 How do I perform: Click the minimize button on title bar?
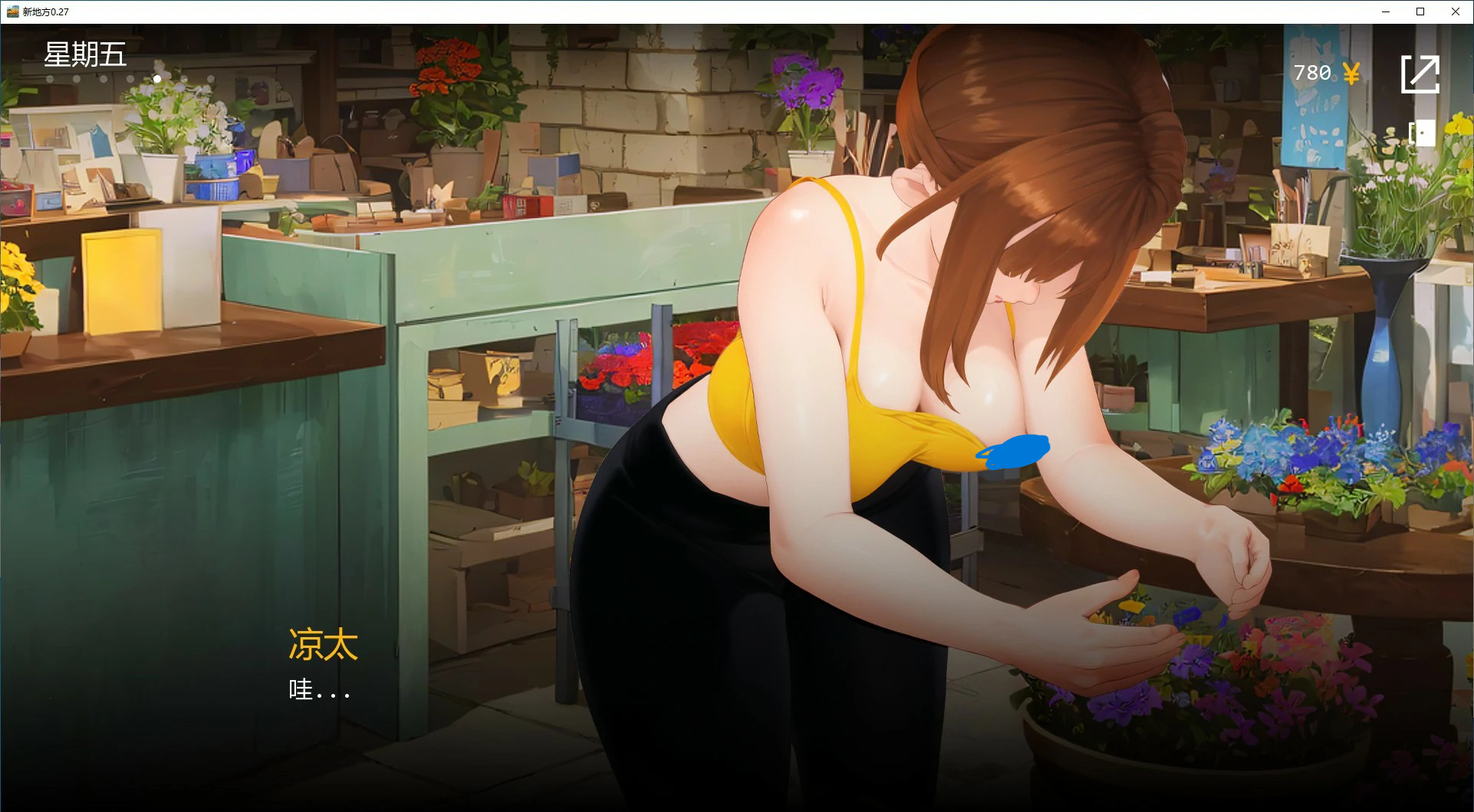pos(1385,12)
